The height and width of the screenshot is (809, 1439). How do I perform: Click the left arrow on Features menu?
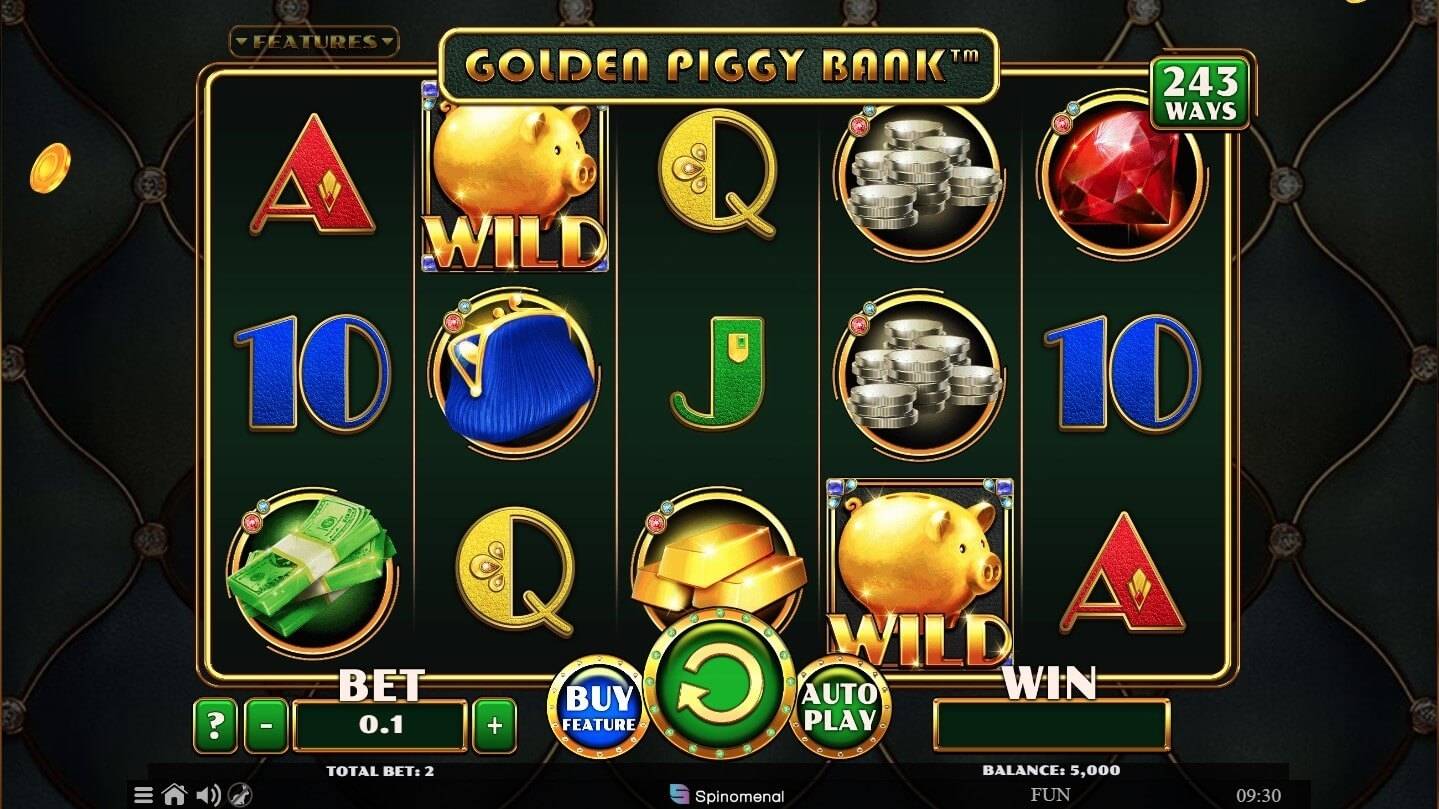point(242,42)
